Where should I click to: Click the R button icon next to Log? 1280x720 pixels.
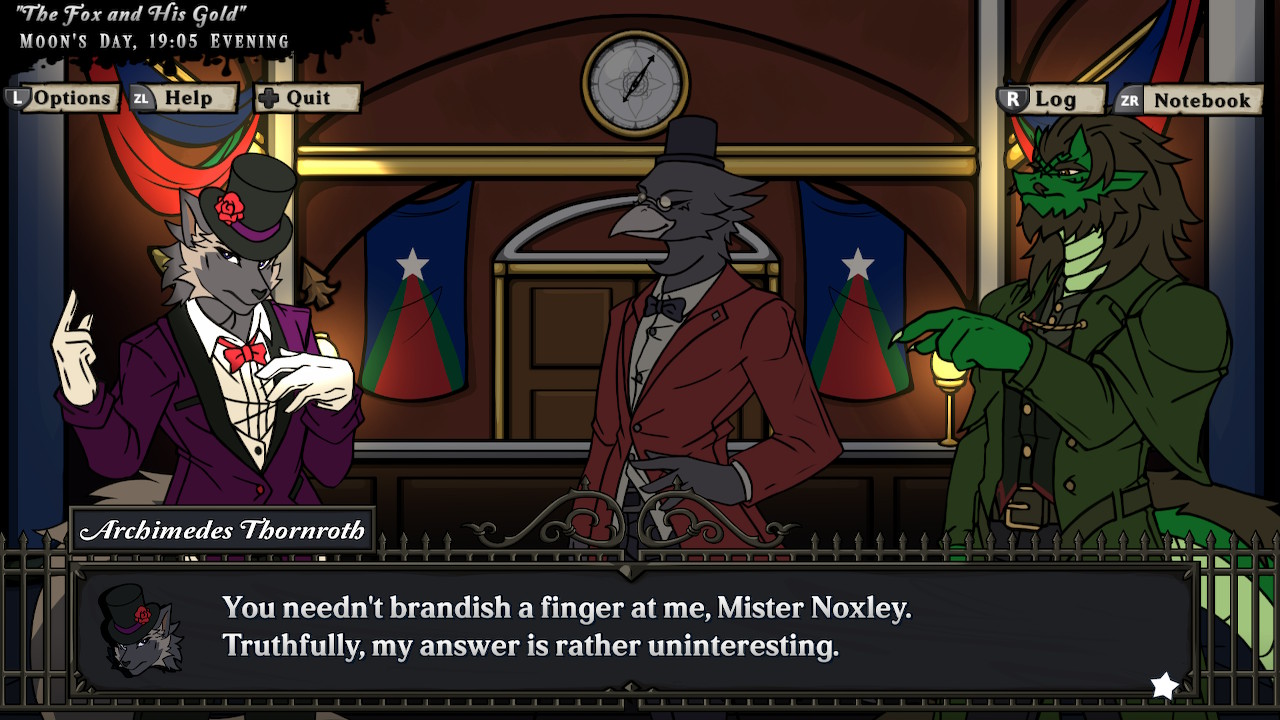tap(1011, 98)
